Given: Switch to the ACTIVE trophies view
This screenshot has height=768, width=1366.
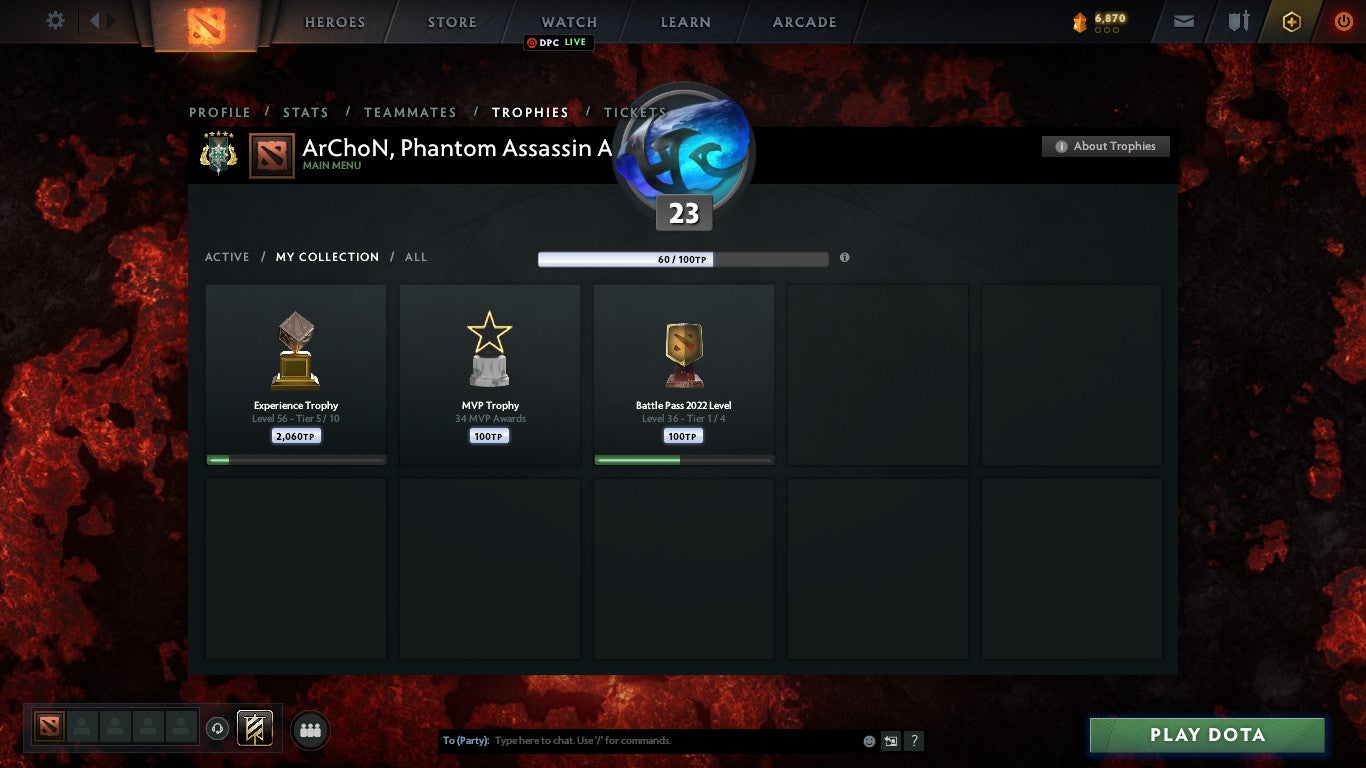Looking at the screenshot, I should click(227, 257).
